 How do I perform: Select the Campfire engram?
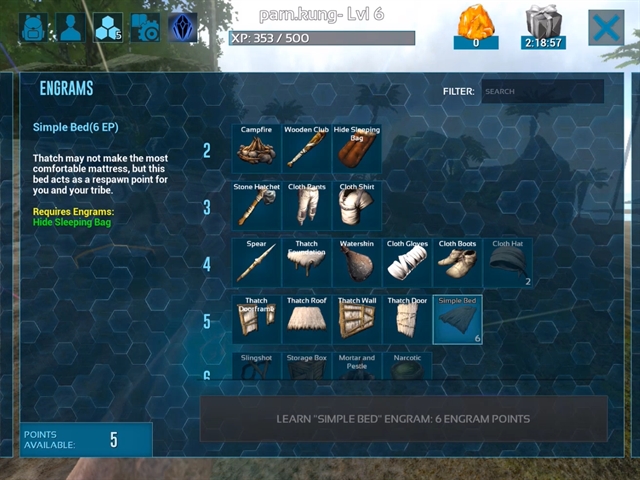coord(257,148)
